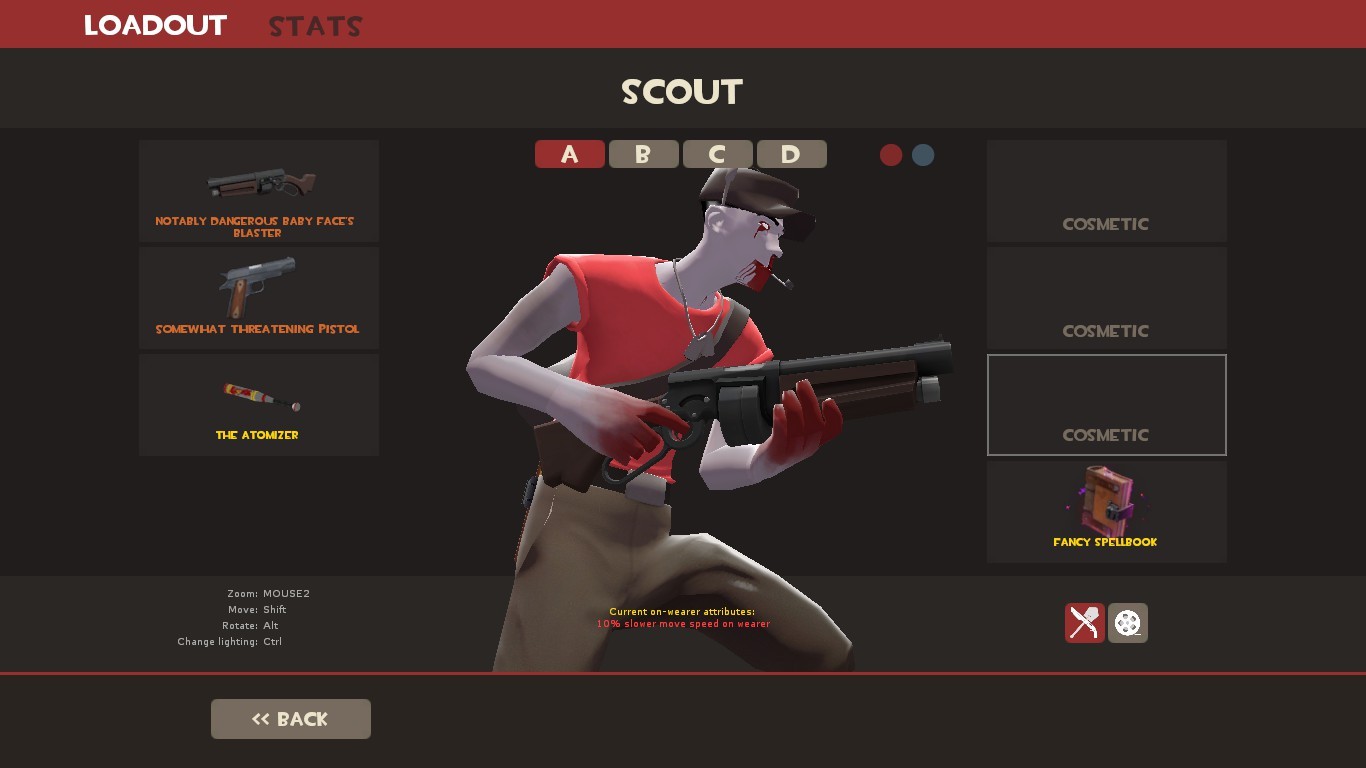Preview Scout in RED team colors
The width and height of the screenshot is (1366, 768).
[891, 155]
